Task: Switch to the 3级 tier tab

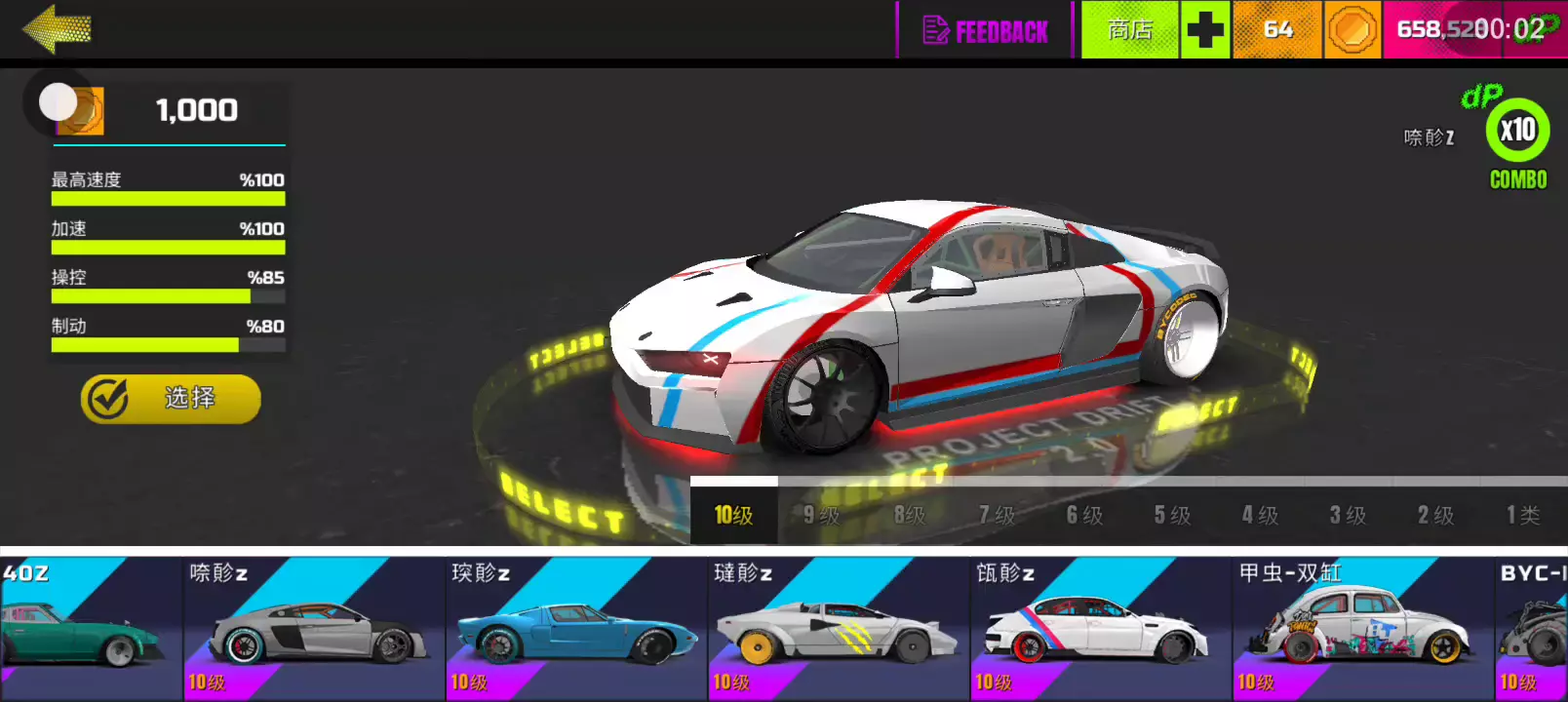Action: point(1348,515)
